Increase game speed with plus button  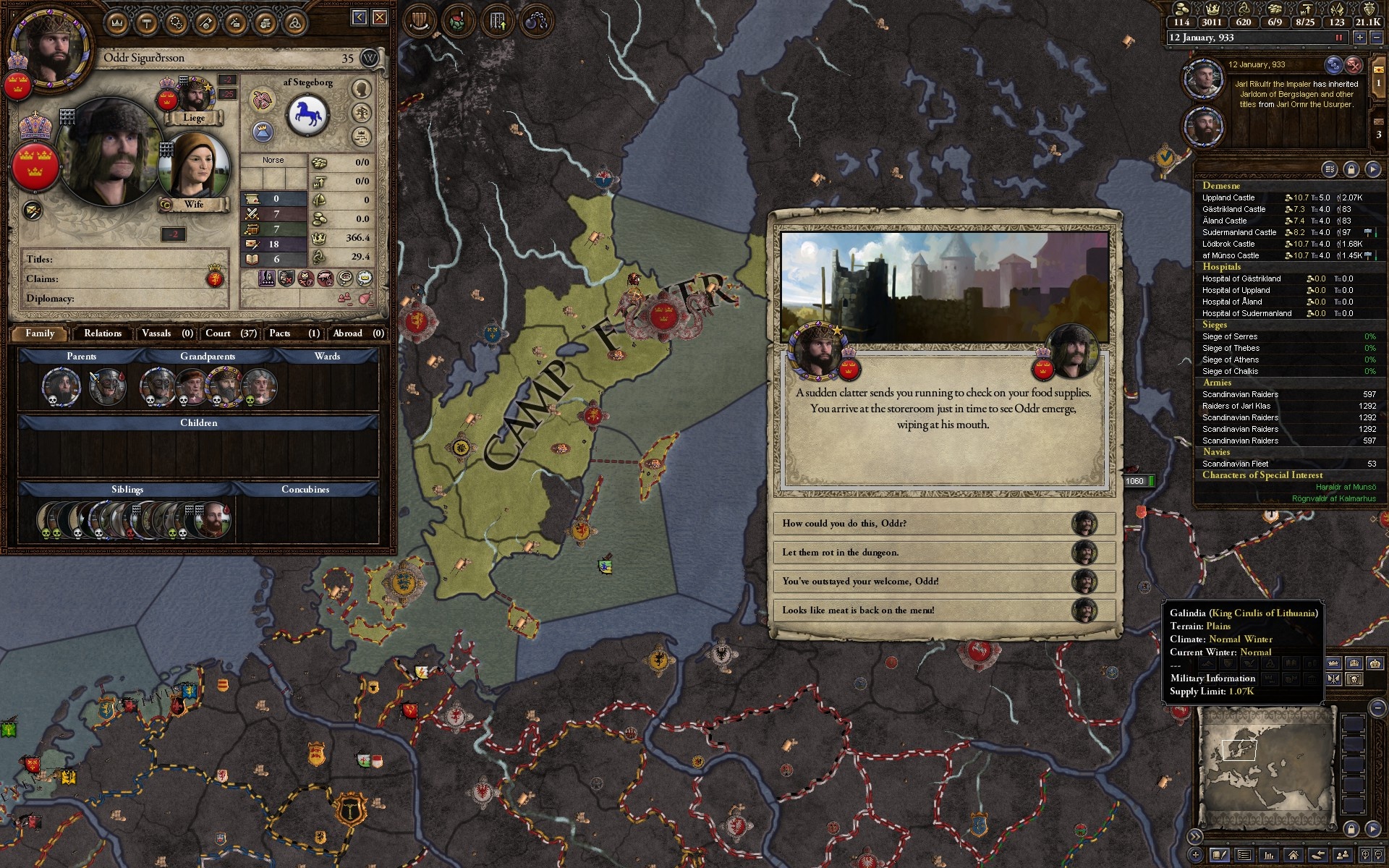1360,38
